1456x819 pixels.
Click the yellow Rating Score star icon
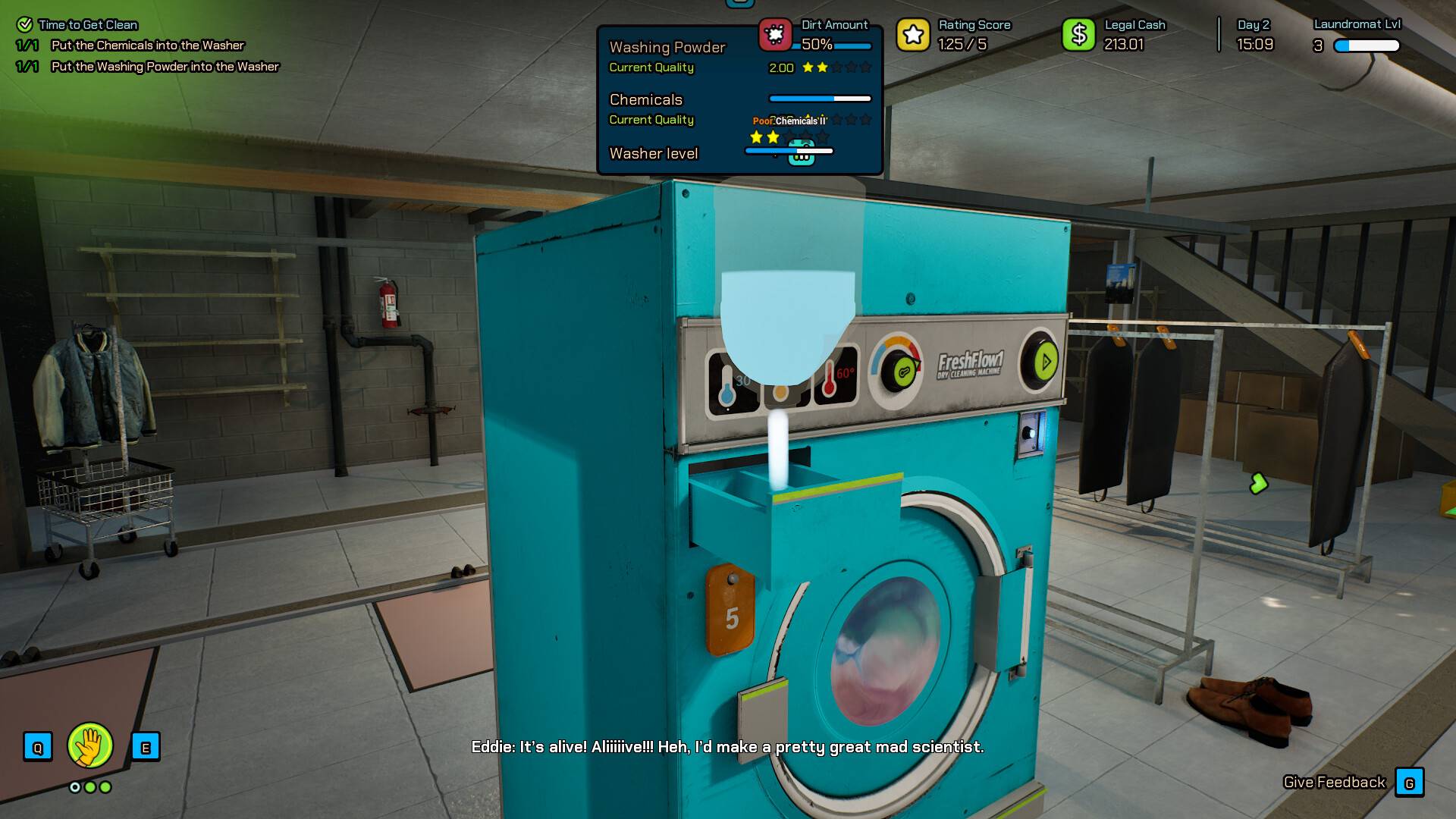click(x=912, y=34)
